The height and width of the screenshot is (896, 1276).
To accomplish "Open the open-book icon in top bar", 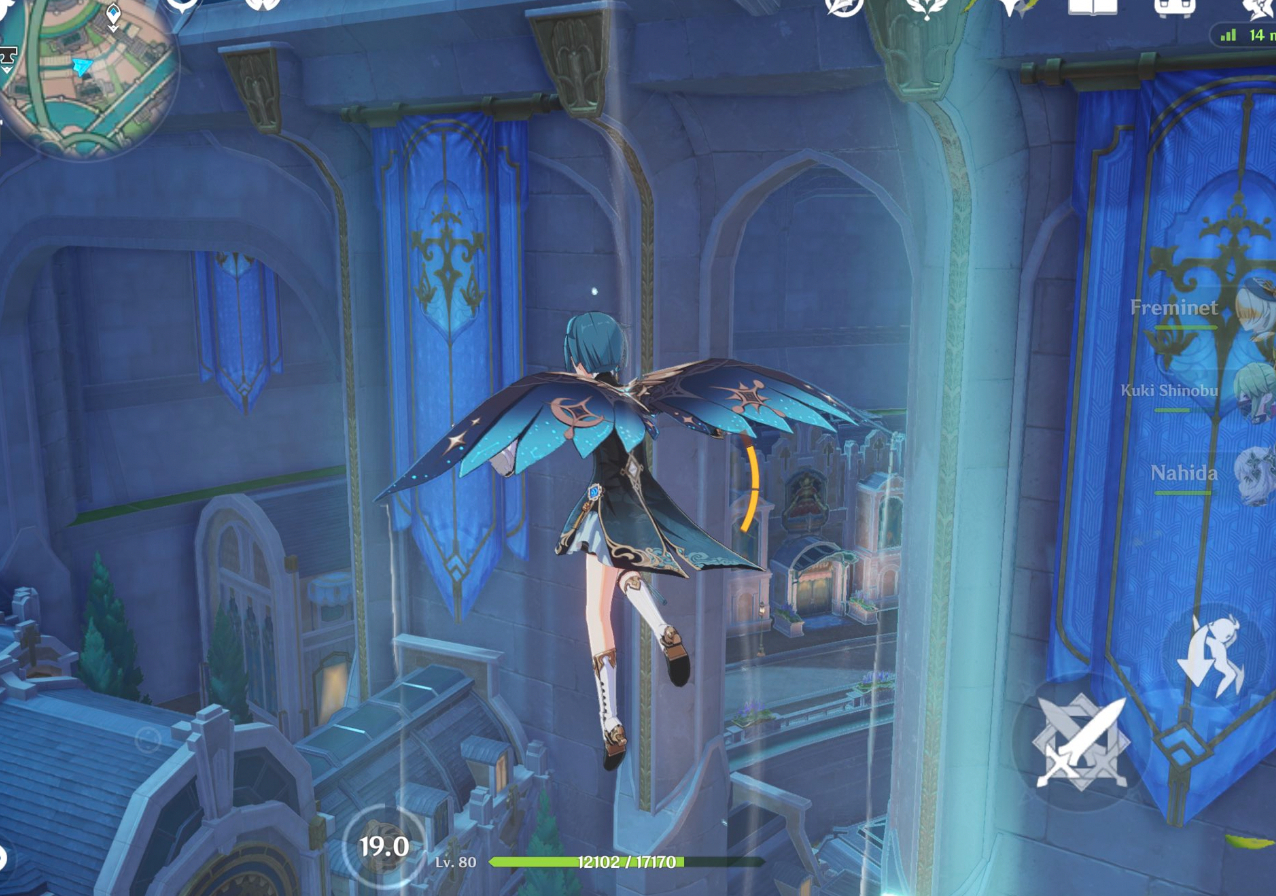I will pos(1092,6).
